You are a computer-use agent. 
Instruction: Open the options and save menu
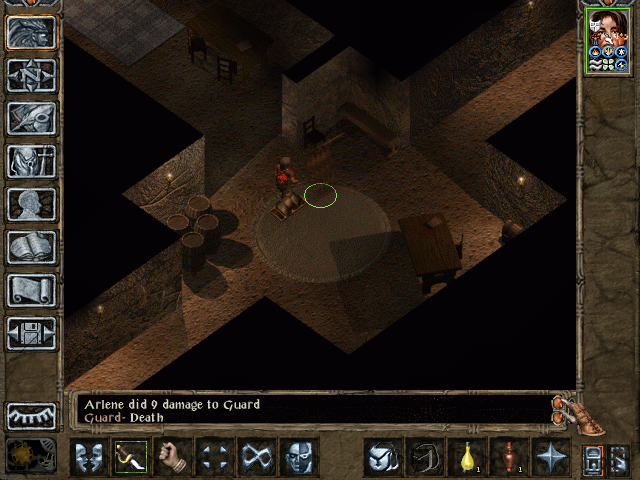pos(32,333)
